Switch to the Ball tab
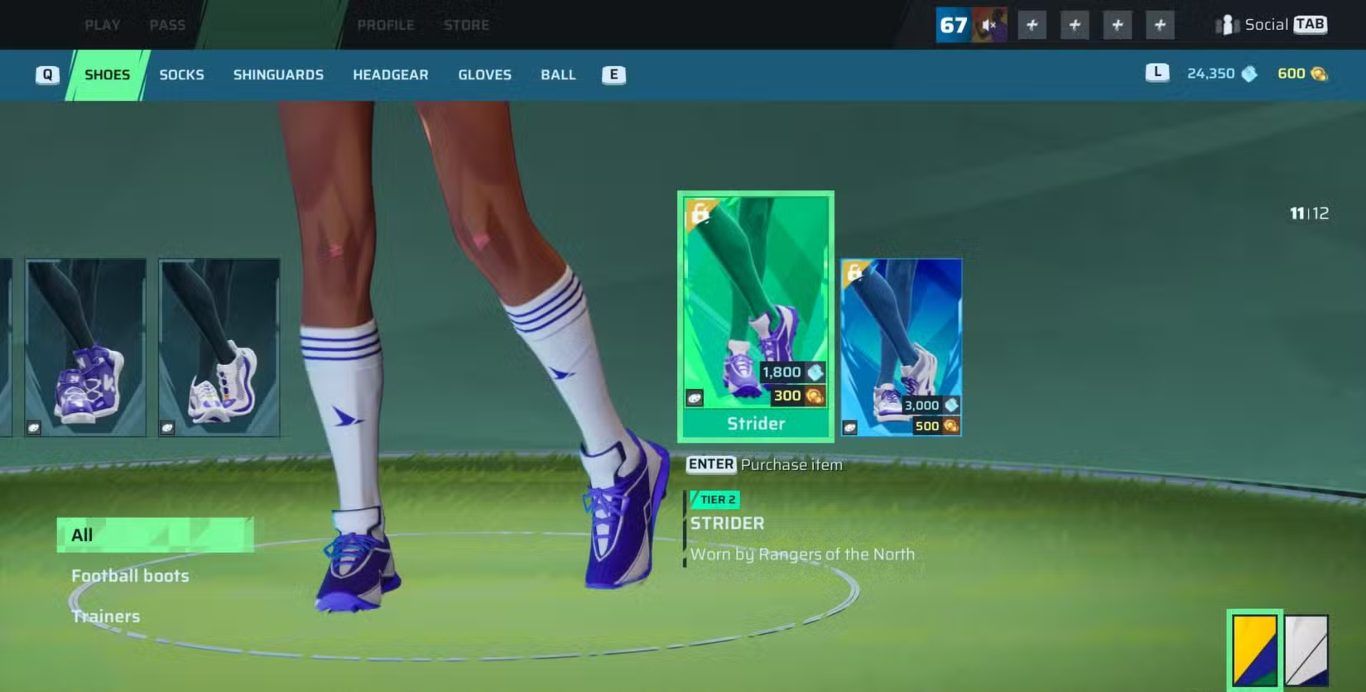This screenshot has height=692, width=1366. tap(558, 75)
